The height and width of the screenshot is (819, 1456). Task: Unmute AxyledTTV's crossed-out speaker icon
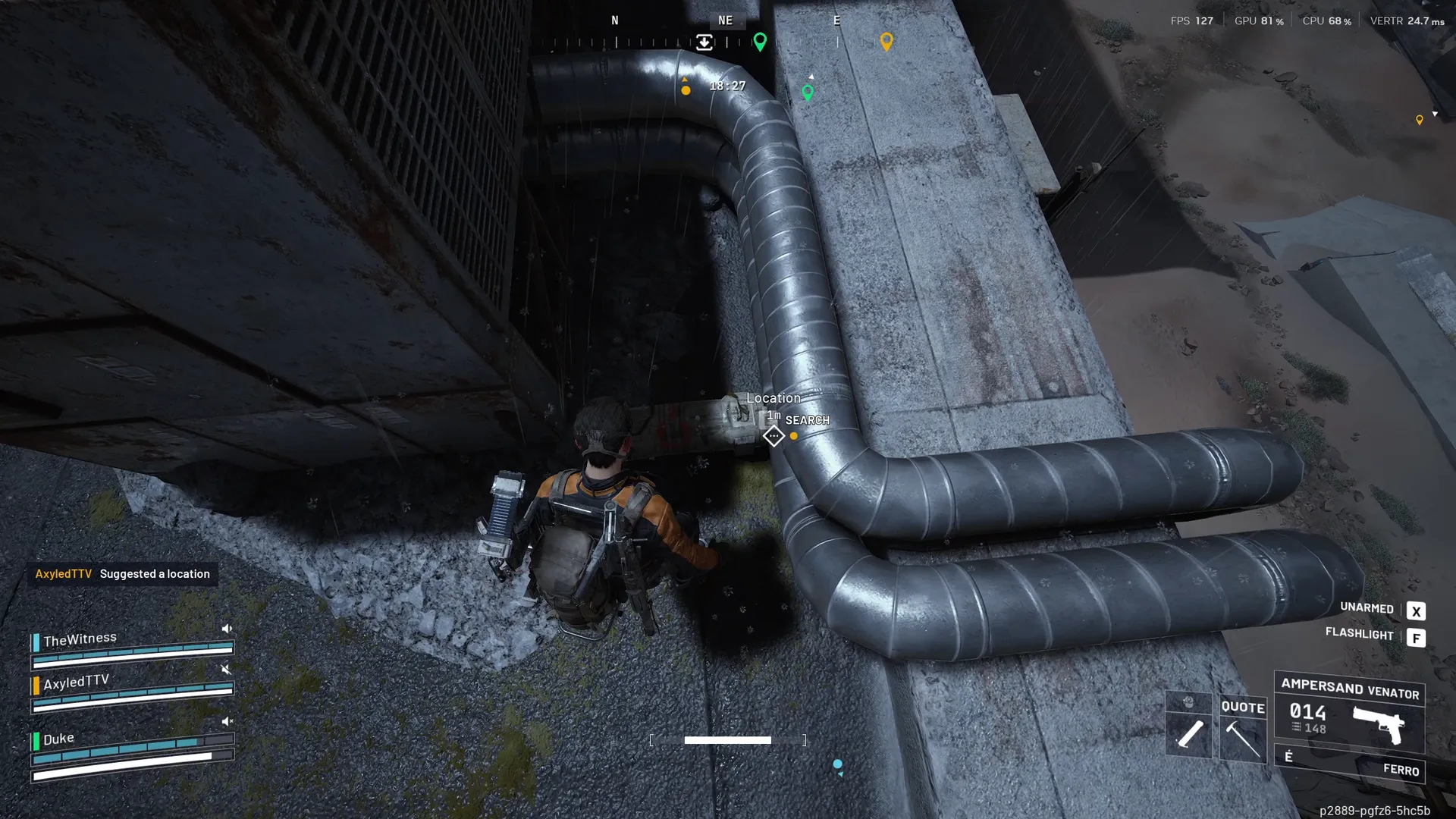(226, 669)
